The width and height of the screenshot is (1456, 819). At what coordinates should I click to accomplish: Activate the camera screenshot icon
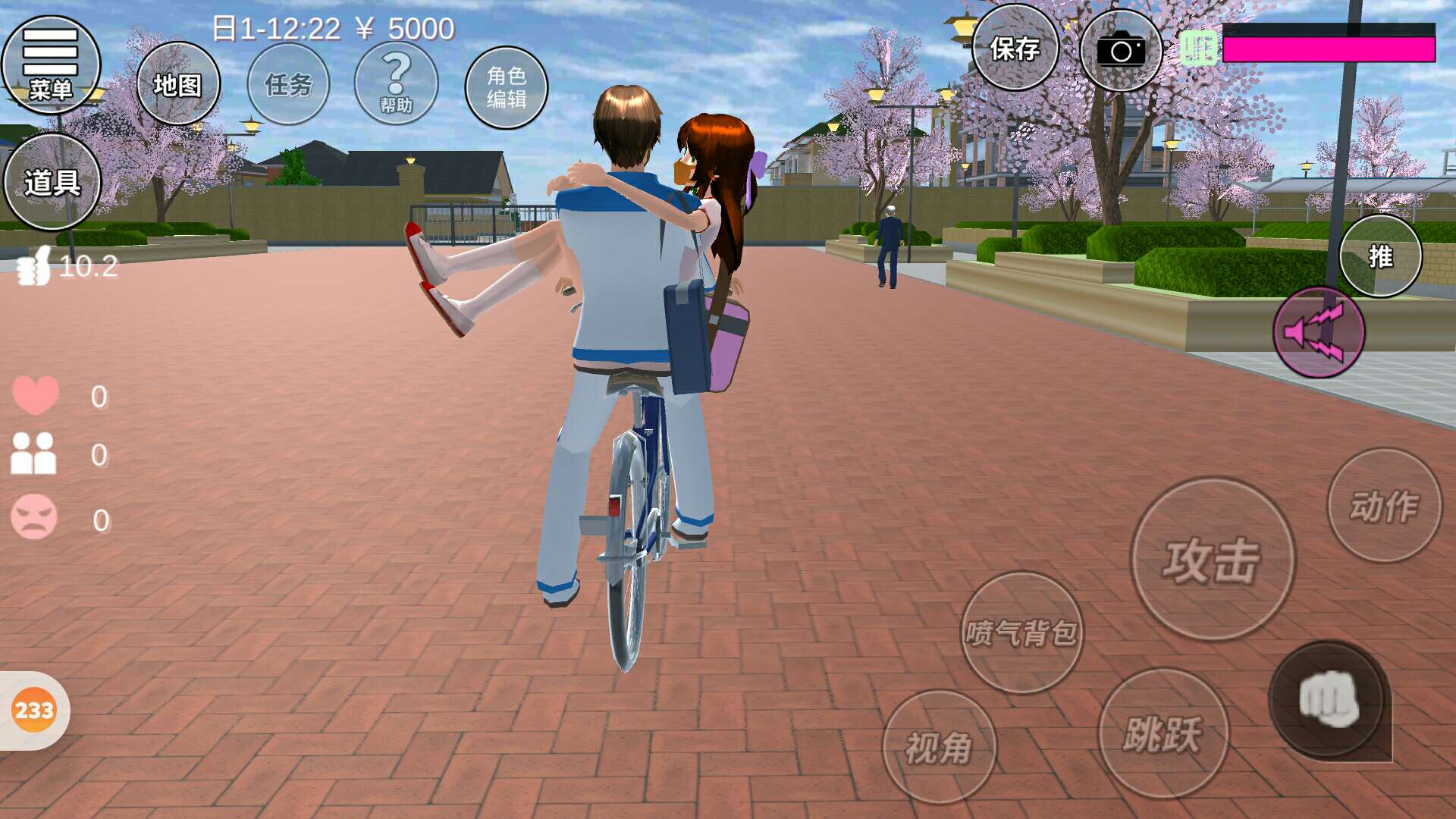pos(1120,51)
